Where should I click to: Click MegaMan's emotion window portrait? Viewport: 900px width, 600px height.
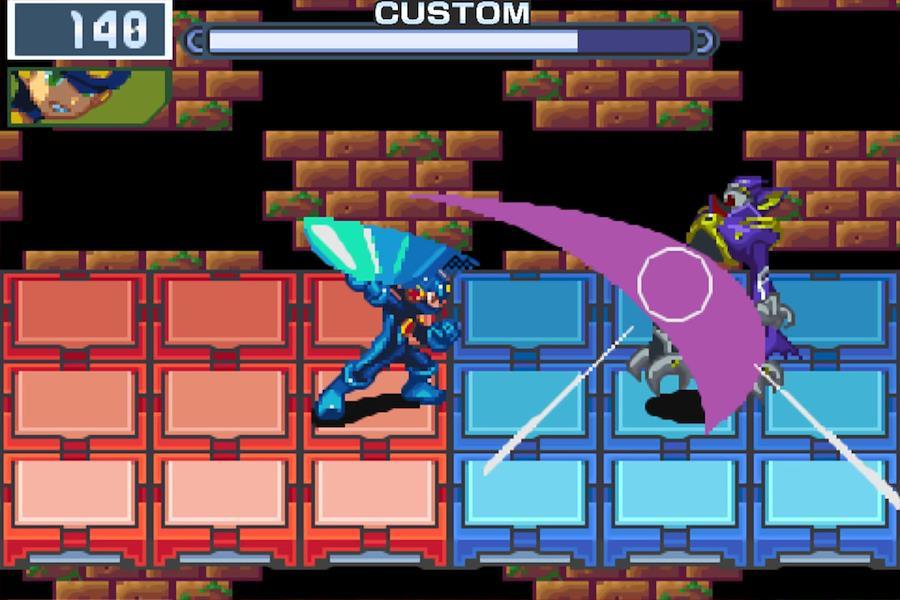[x=88, y=96]
